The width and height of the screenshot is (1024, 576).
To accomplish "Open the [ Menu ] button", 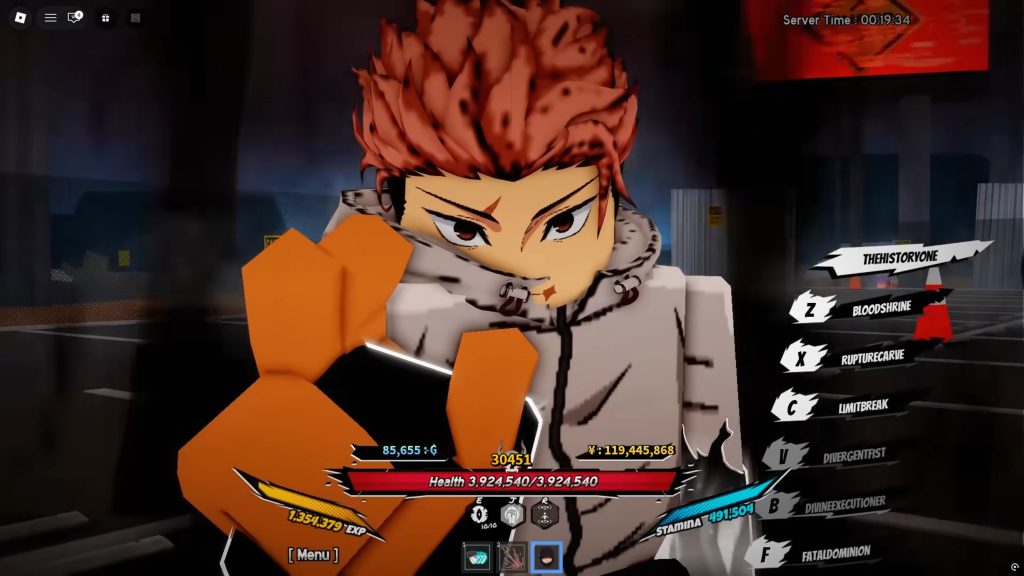I will click(x=313, y=554).
